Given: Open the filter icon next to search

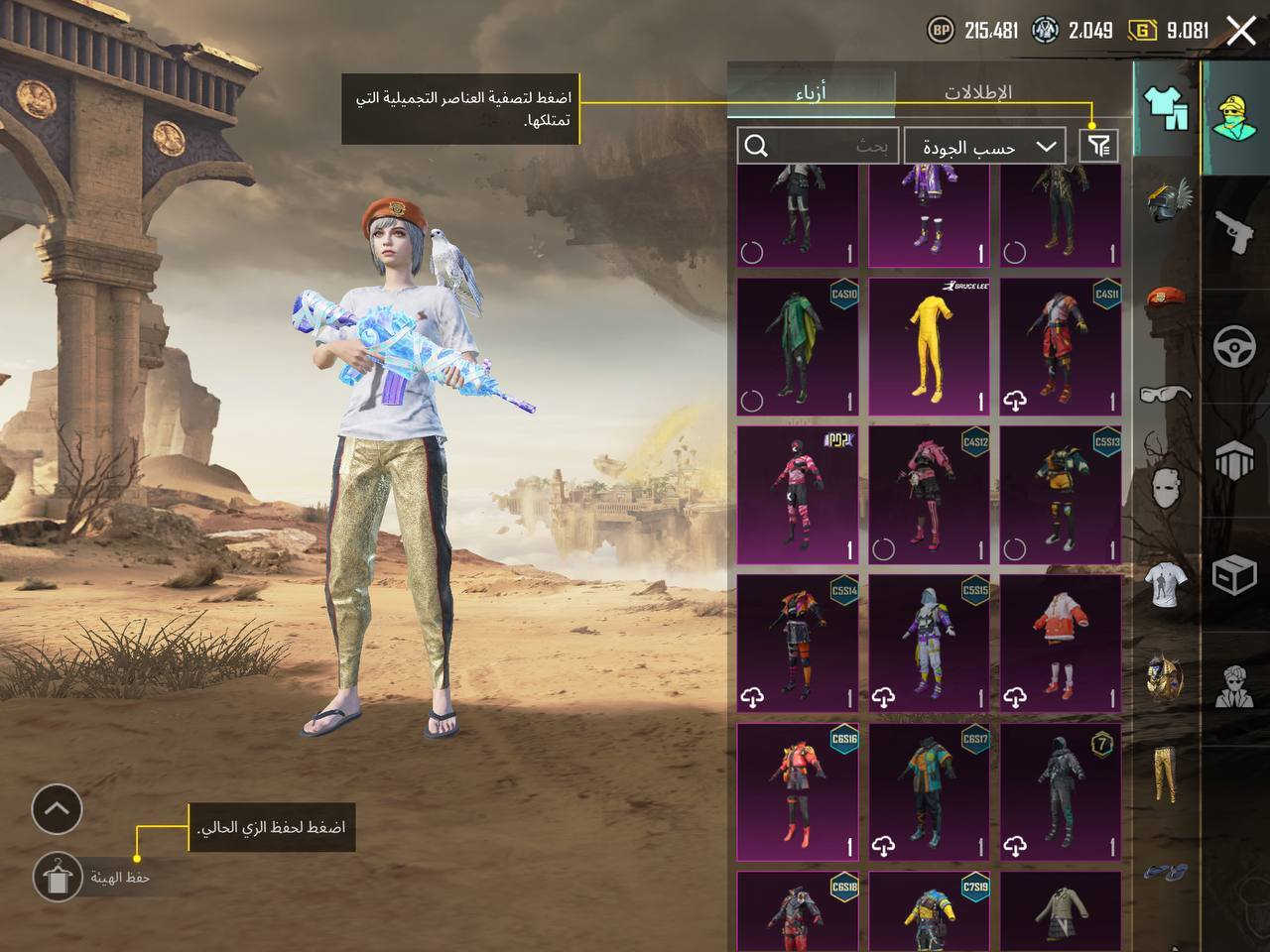Looking at the screenshot, I should (x=1098, y=145).
